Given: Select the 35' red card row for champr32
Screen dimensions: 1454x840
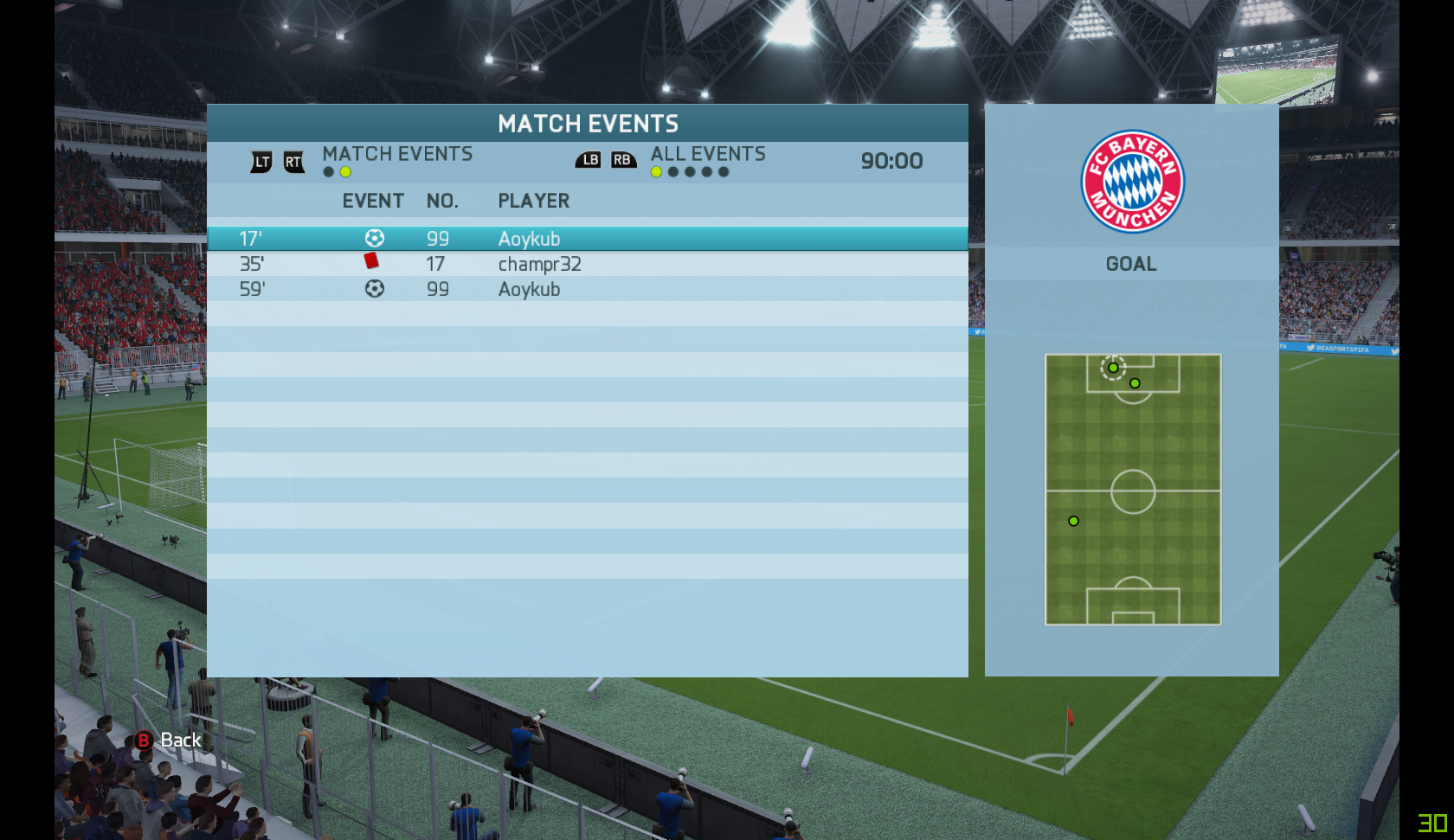Looking at the screenshot, I should (587, 264).
